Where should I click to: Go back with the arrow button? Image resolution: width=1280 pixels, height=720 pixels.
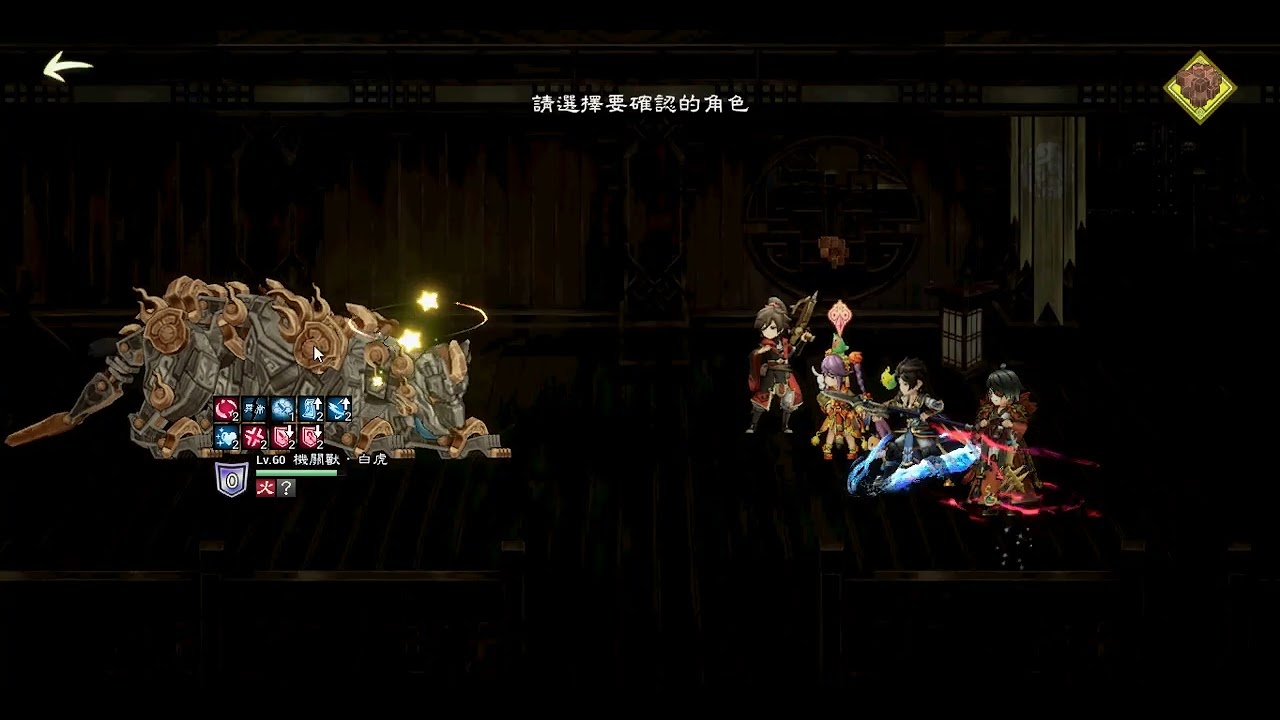pyautogui.click(x=68, y=67)
